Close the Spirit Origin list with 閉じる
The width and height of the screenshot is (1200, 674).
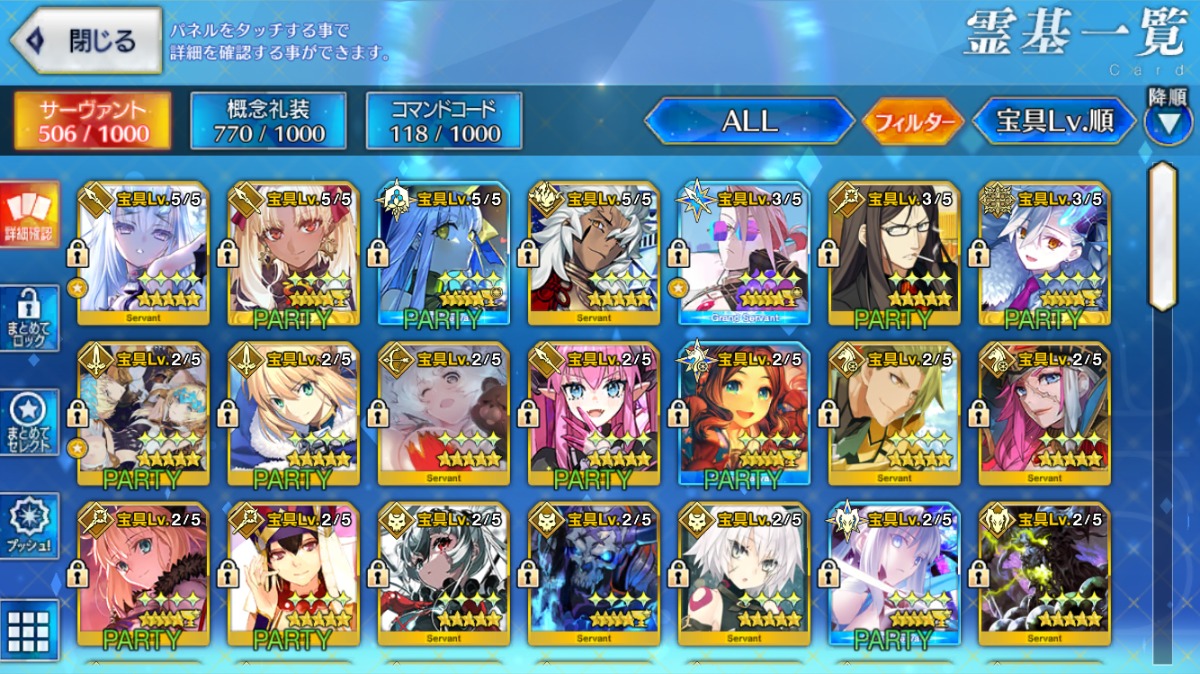(x=86, y=41)
